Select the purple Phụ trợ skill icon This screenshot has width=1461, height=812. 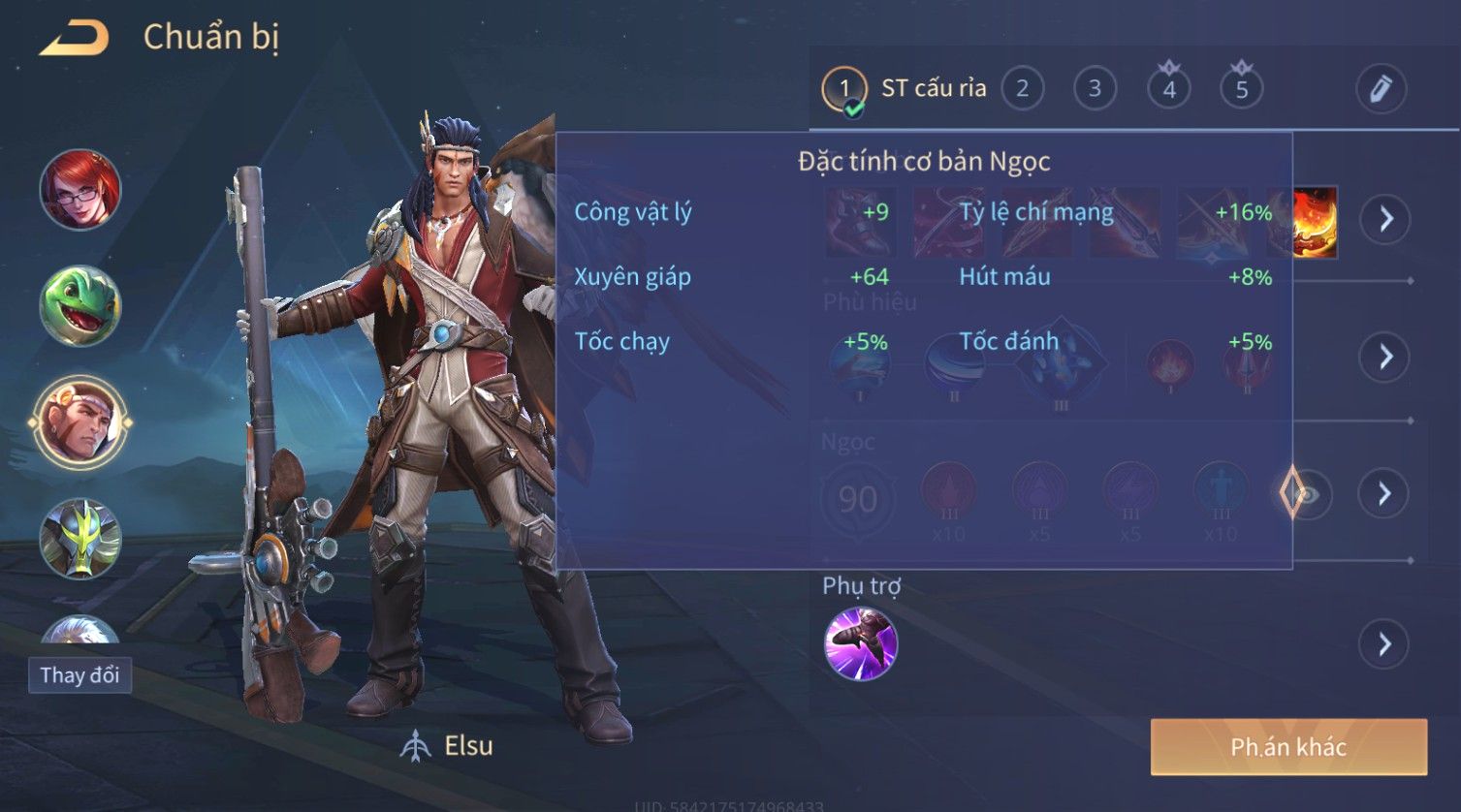[x=860, y=644]
